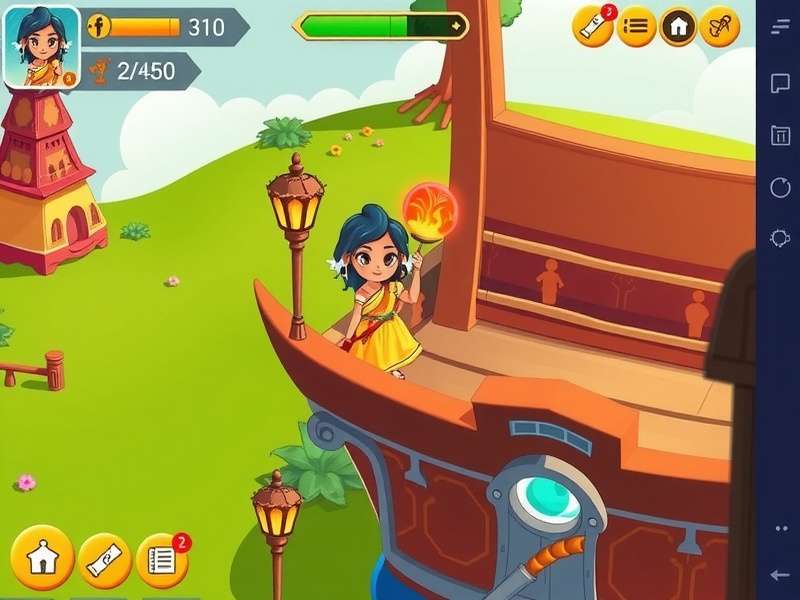Open the chat bubble icon in sidebar
The width and height of the screenshot is (800, 600).
(x=780, y=83)
